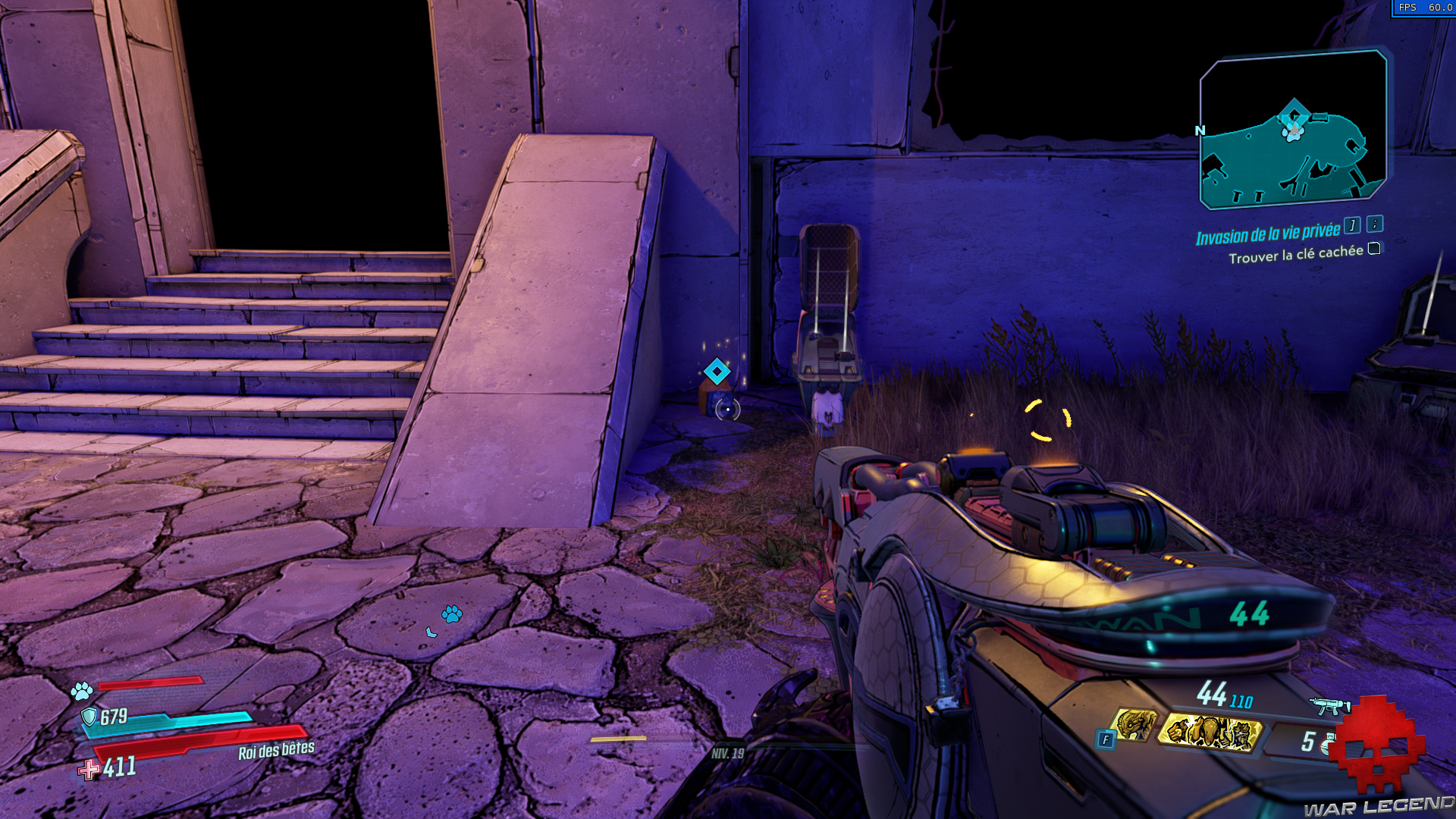1456x819 pixels.
Task: Click the health cross icon beside 411
Action: click(88, 770)
